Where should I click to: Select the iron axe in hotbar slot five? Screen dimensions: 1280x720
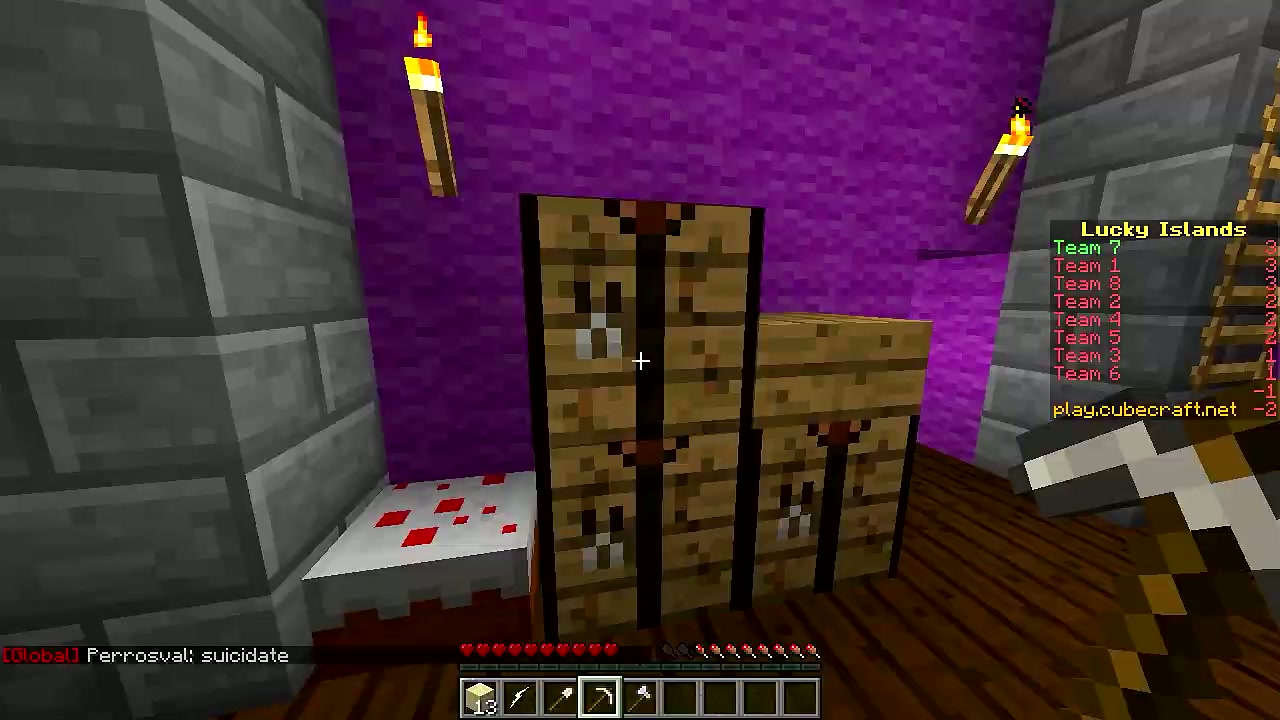(639, 694)
